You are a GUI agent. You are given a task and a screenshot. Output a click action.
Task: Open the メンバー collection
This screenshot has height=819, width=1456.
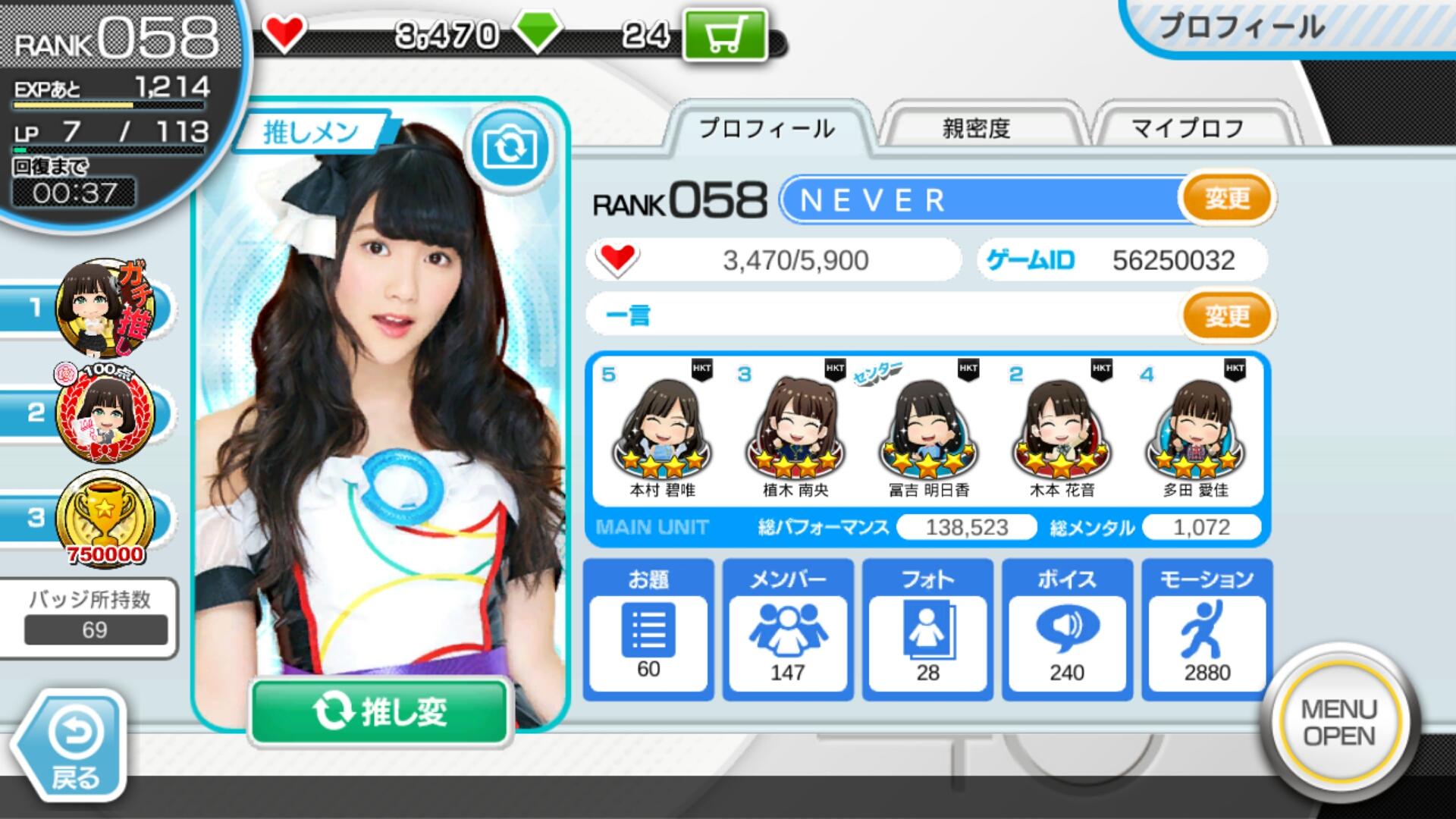click(788, 629)
